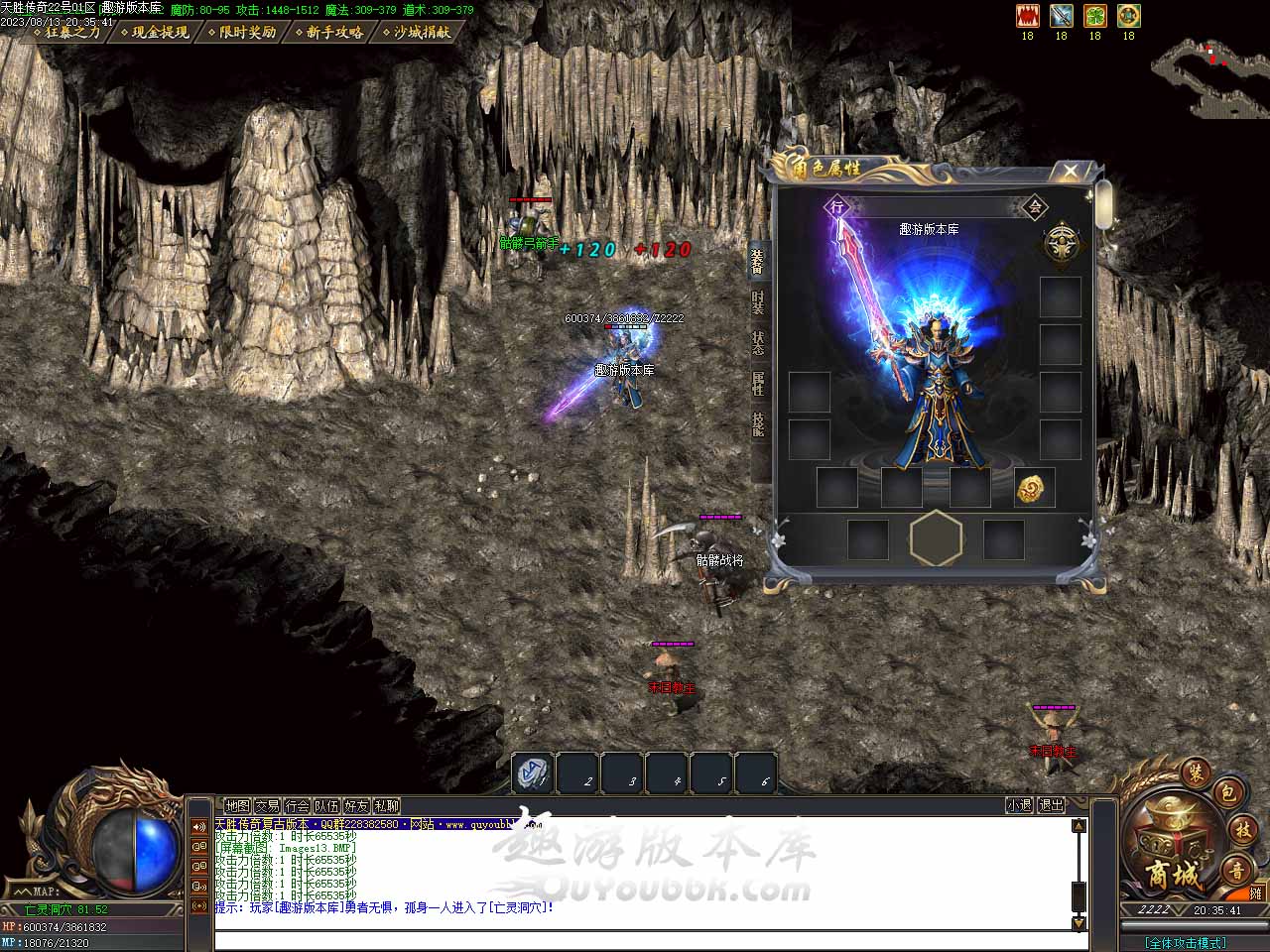
Task: Click the 退出 exit button
Action: pyautogui.click(x=1051, y=805)
